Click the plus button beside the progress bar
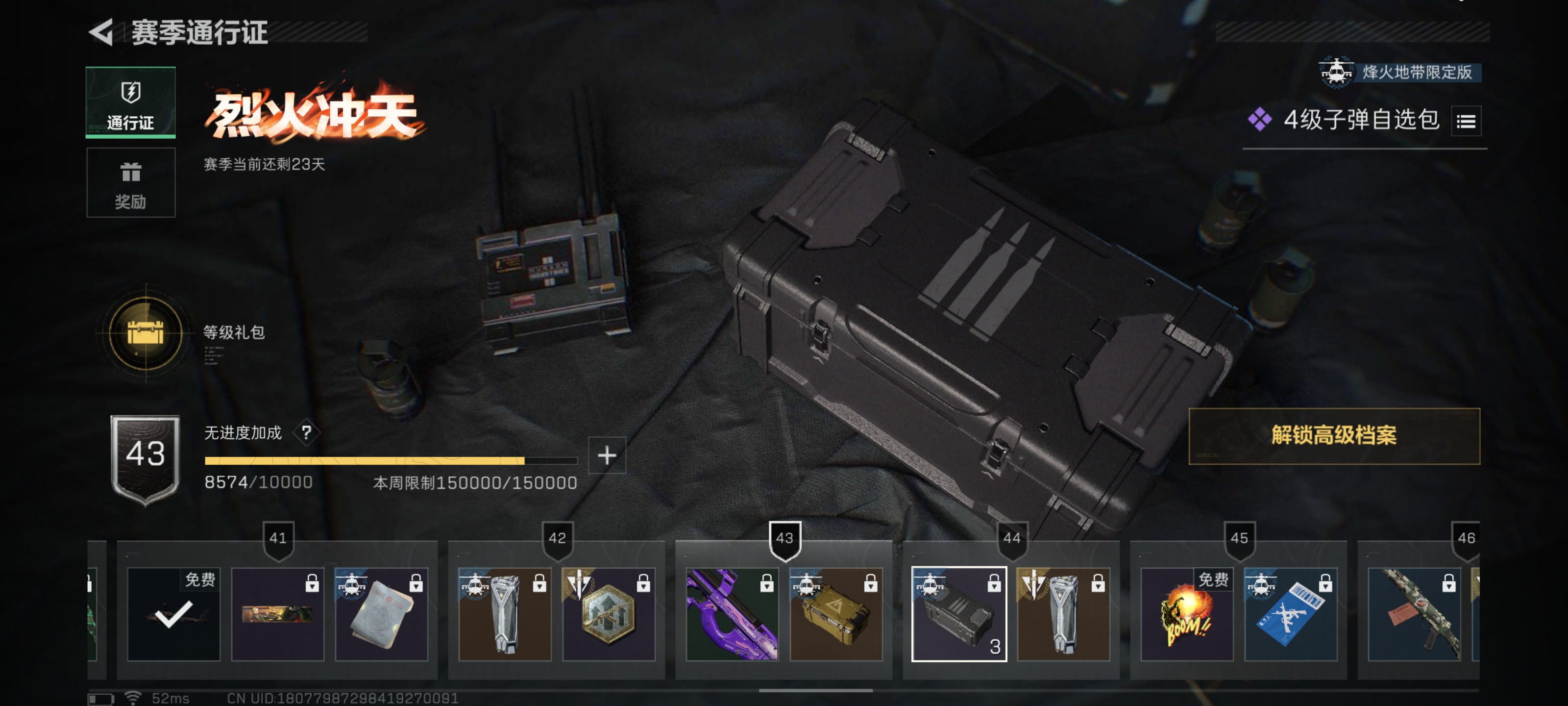Image resolution: width=1568 pixels, height=706 pixels. click(x=606, y=455)
